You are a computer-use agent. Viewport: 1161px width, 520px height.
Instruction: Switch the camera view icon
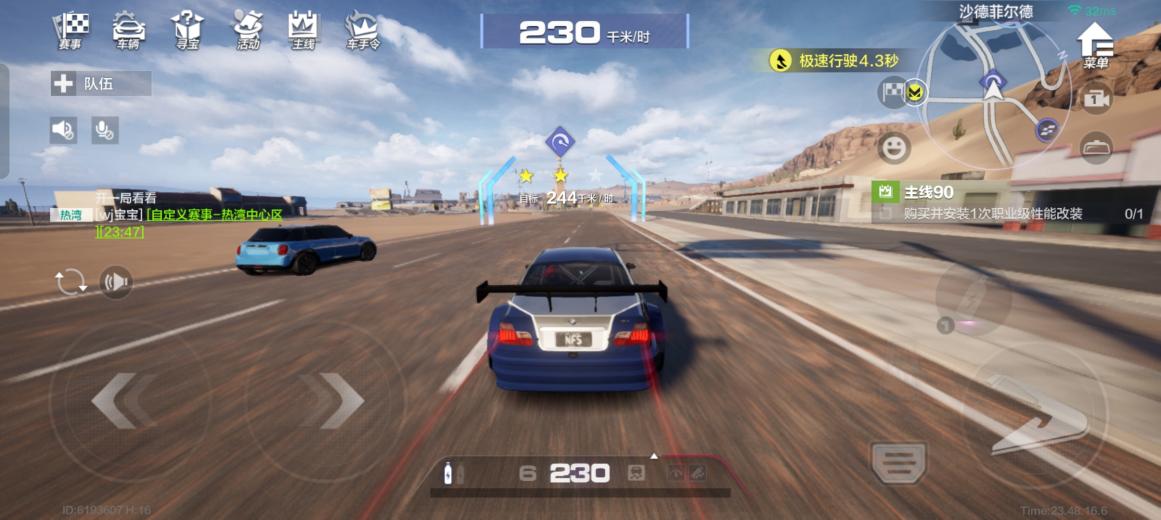pyautogui.click(x=1096, y=99)
